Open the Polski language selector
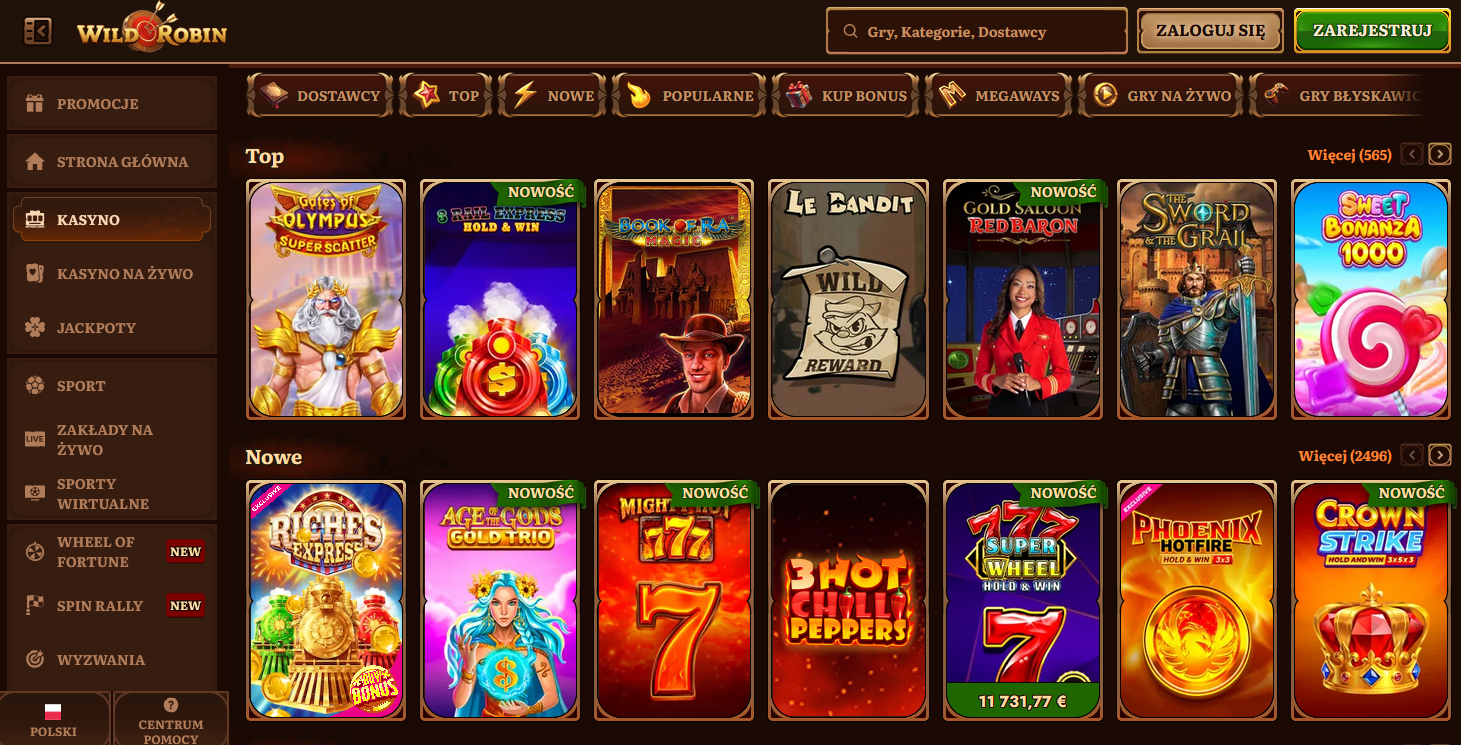1461x745 pixels. pos(55,718)
